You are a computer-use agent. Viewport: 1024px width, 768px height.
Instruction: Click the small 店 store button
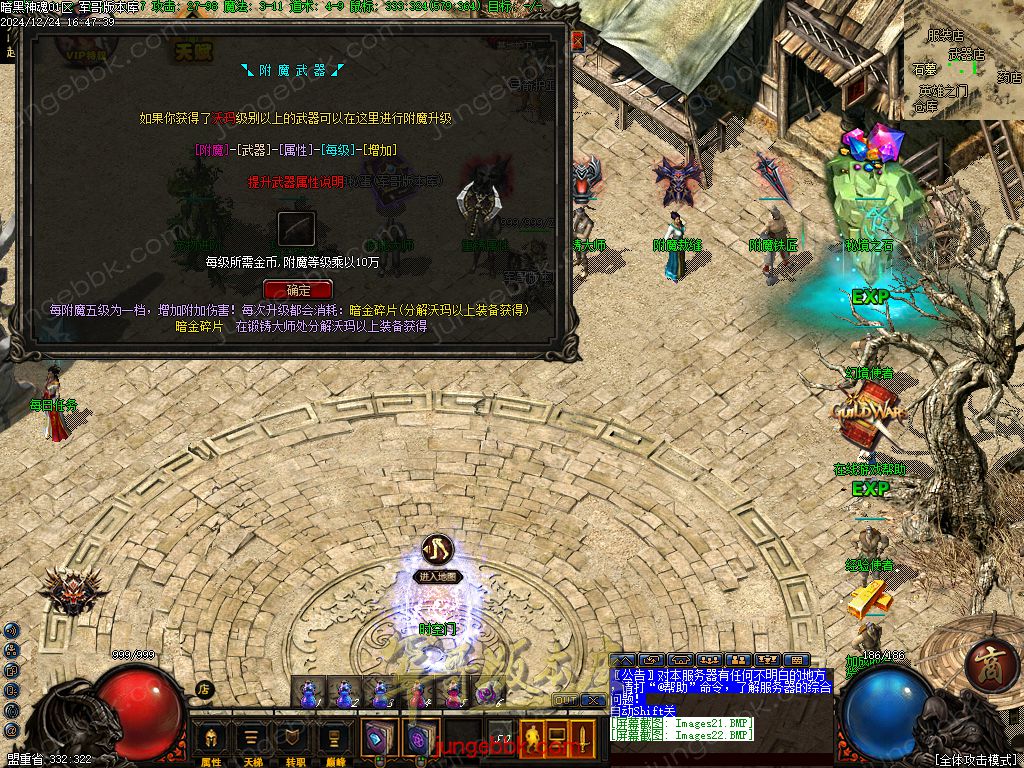(203, 688)
